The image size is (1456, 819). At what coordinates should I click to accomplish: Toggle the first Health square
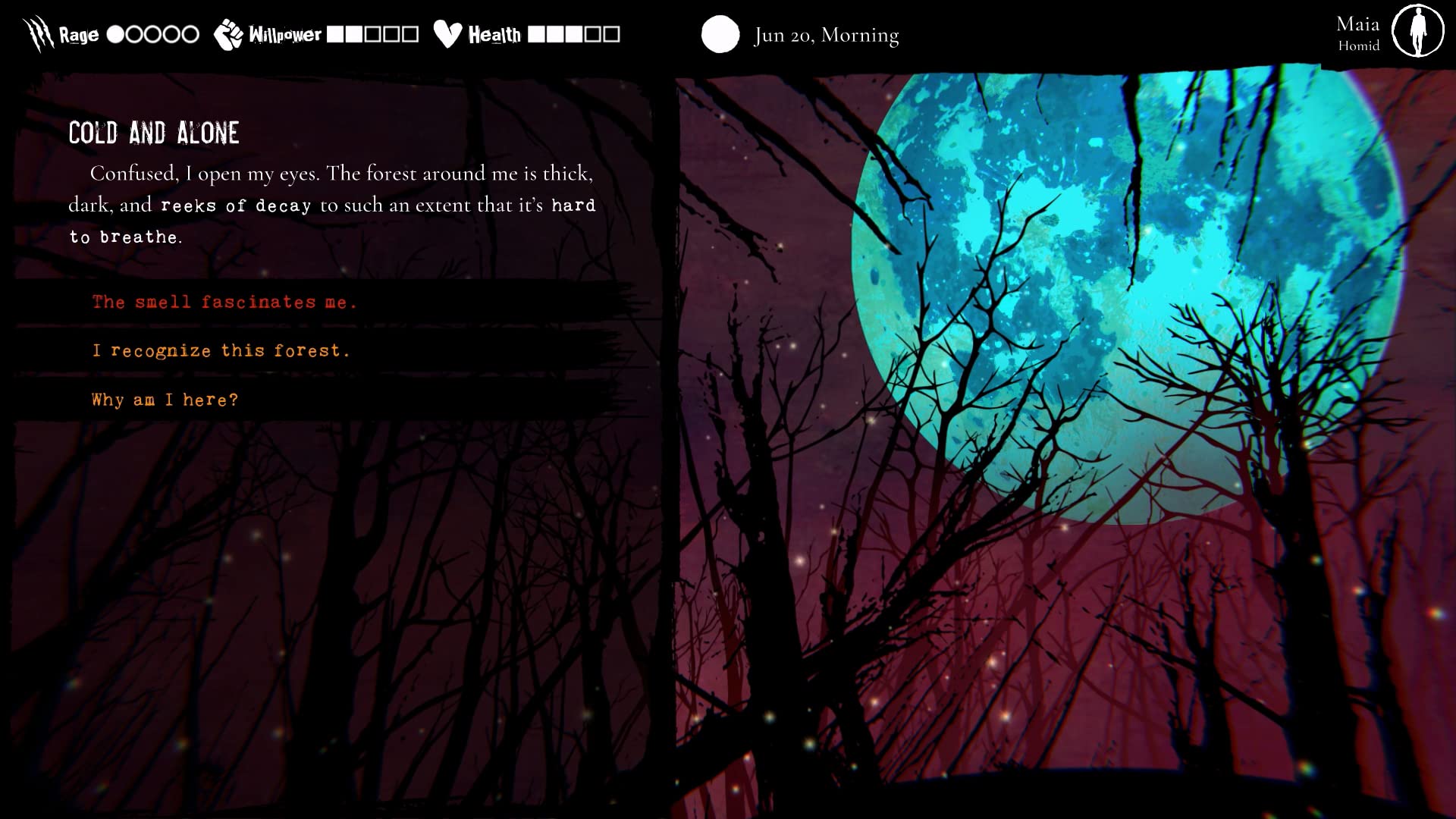click(536, 33)
